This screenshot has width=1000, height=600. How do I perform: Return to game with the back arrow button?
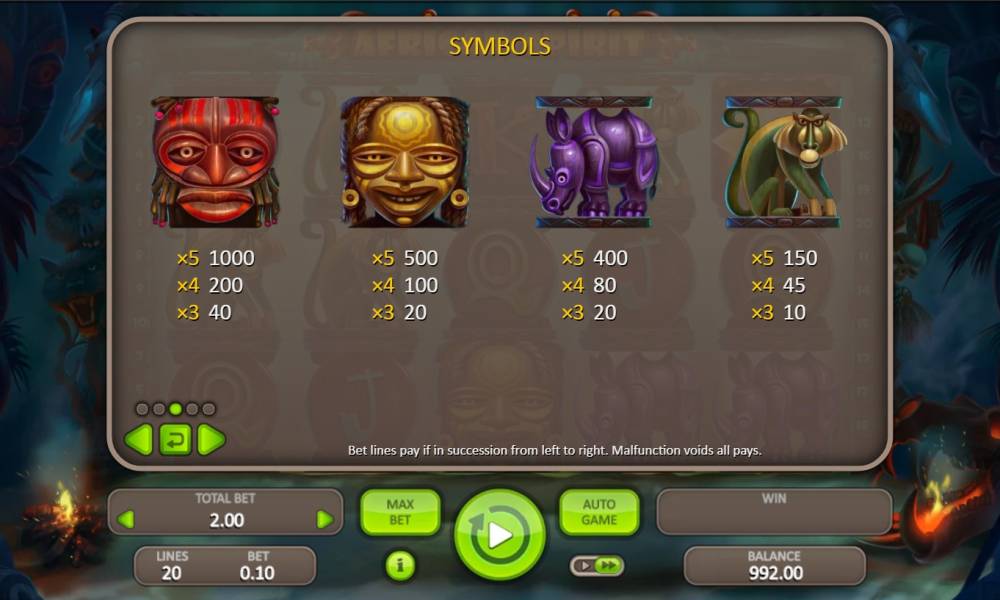(x=175, y=439)
